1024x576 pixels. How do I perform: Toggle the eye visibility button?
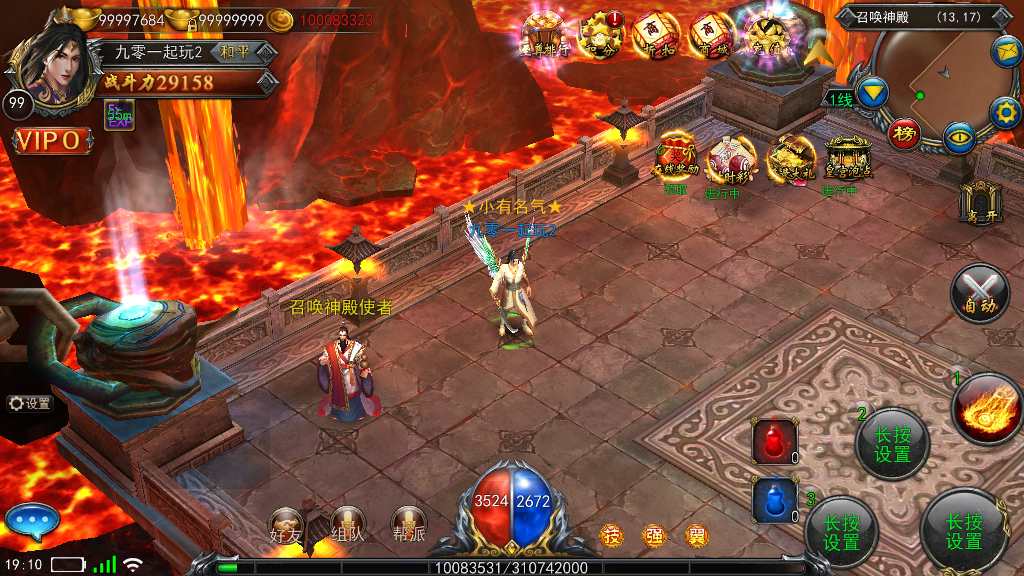click(960, 137)
